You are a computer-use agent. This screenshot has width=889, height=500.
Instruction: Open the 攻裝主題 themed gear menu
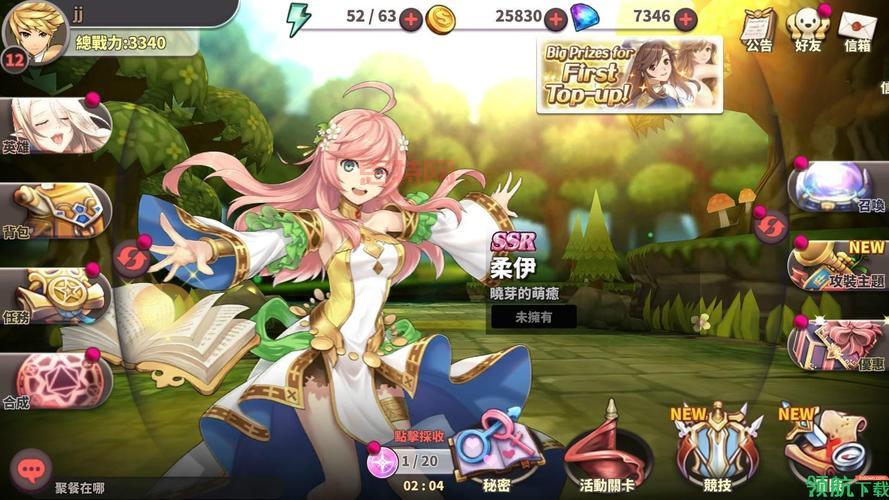(838, 265)
